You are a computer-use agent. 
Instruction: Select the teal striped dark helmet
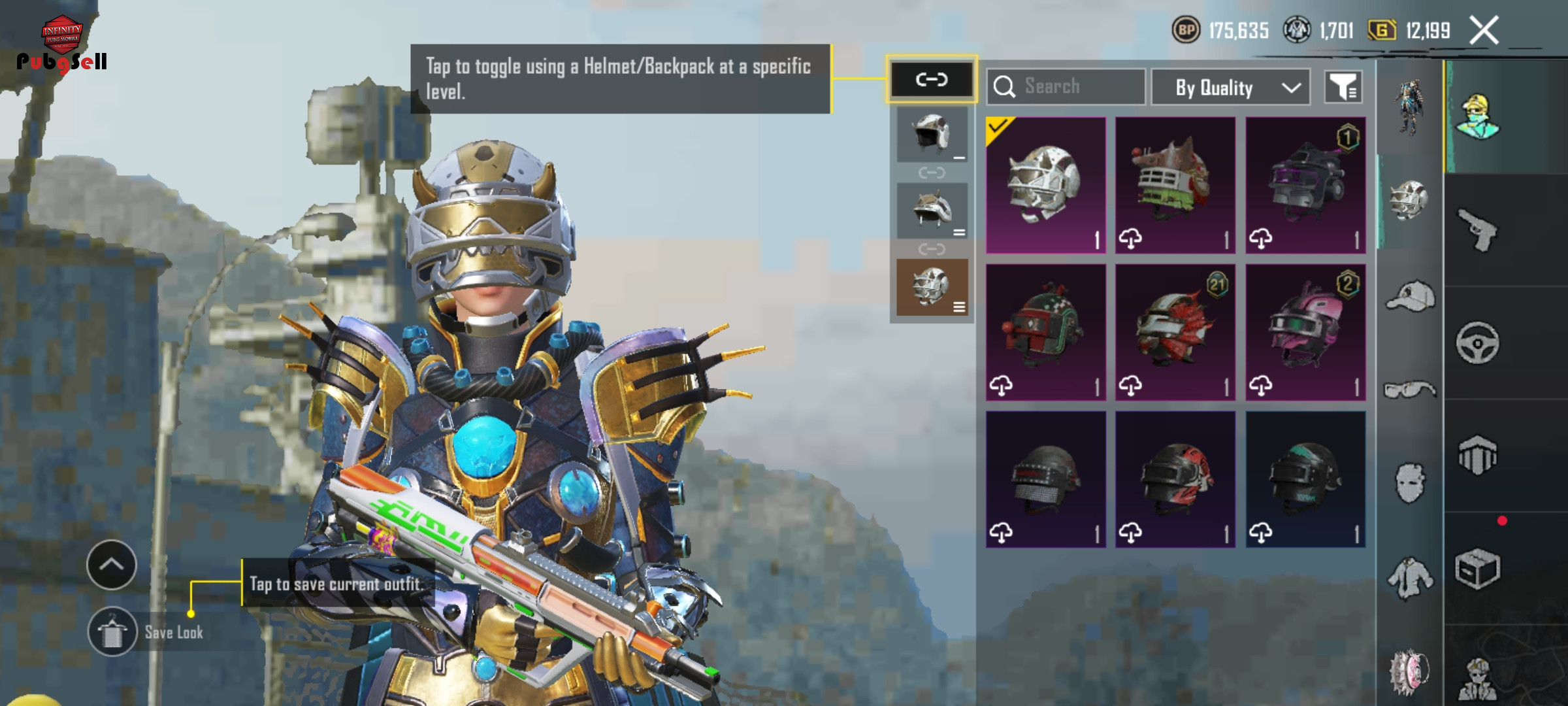(1305, 479)
